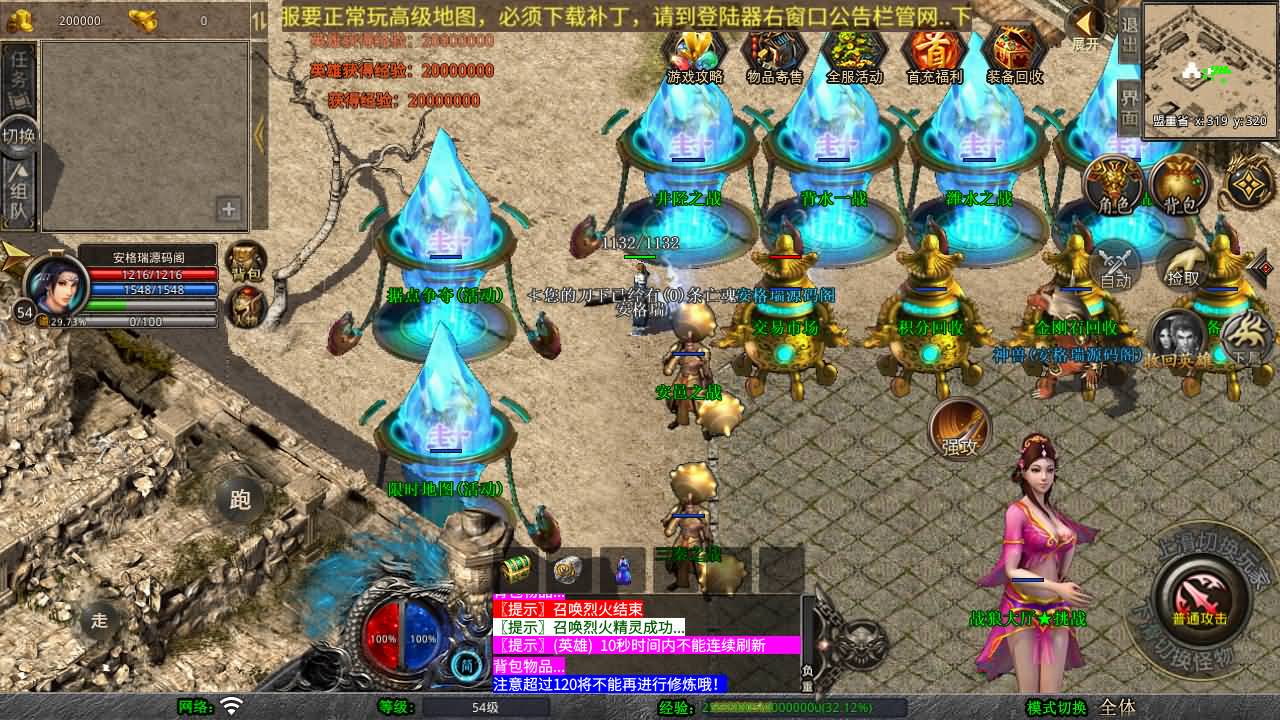Activate the 强攻 strong attack skill
The height and width of the screenshot is (720, 1280).
coord(959,430)
